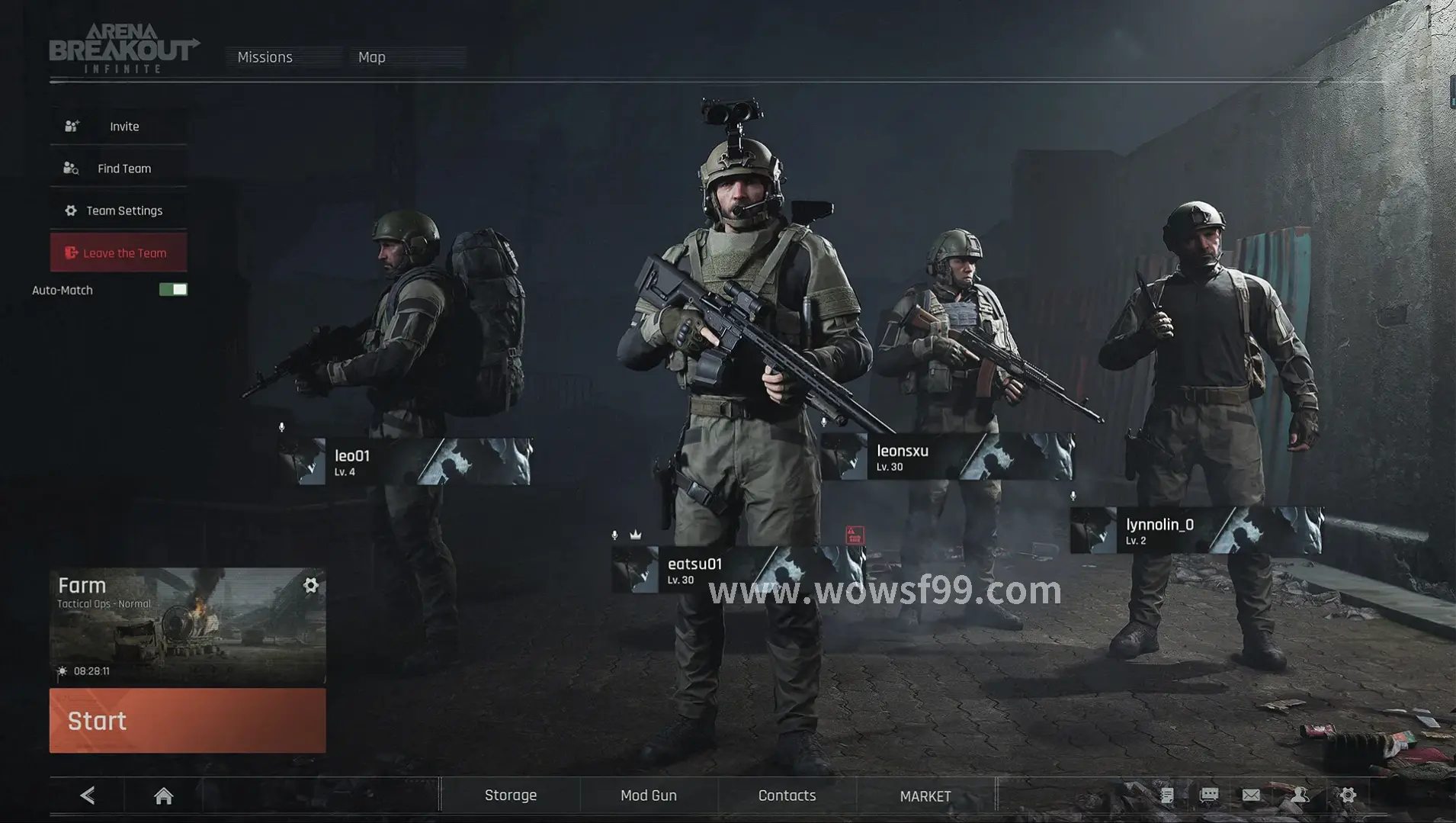Open Contacts
The image size is (1456, 823).
click(787, 796)
